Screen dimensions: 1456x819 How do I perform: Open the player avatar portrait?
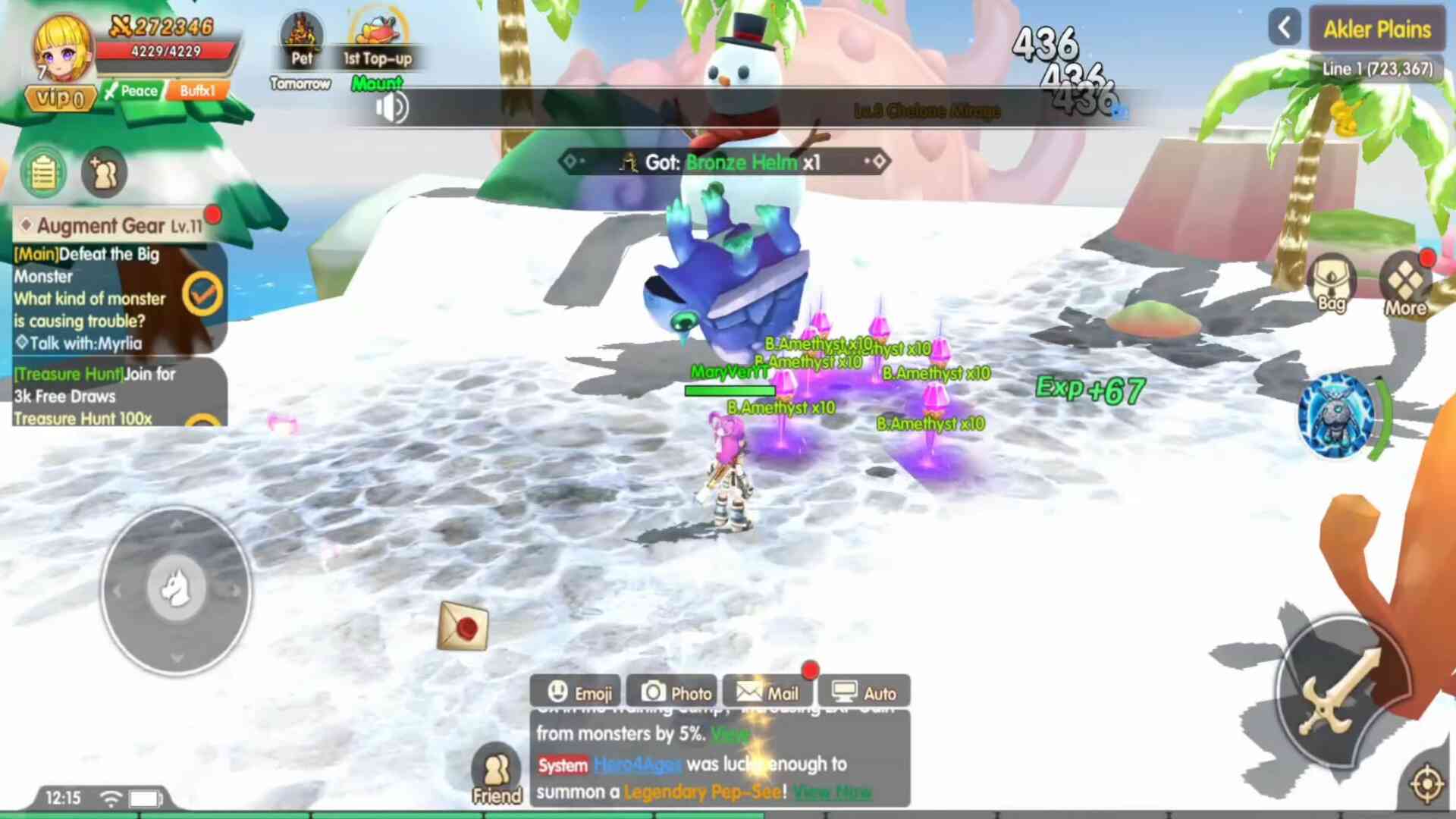pos(62,49)
